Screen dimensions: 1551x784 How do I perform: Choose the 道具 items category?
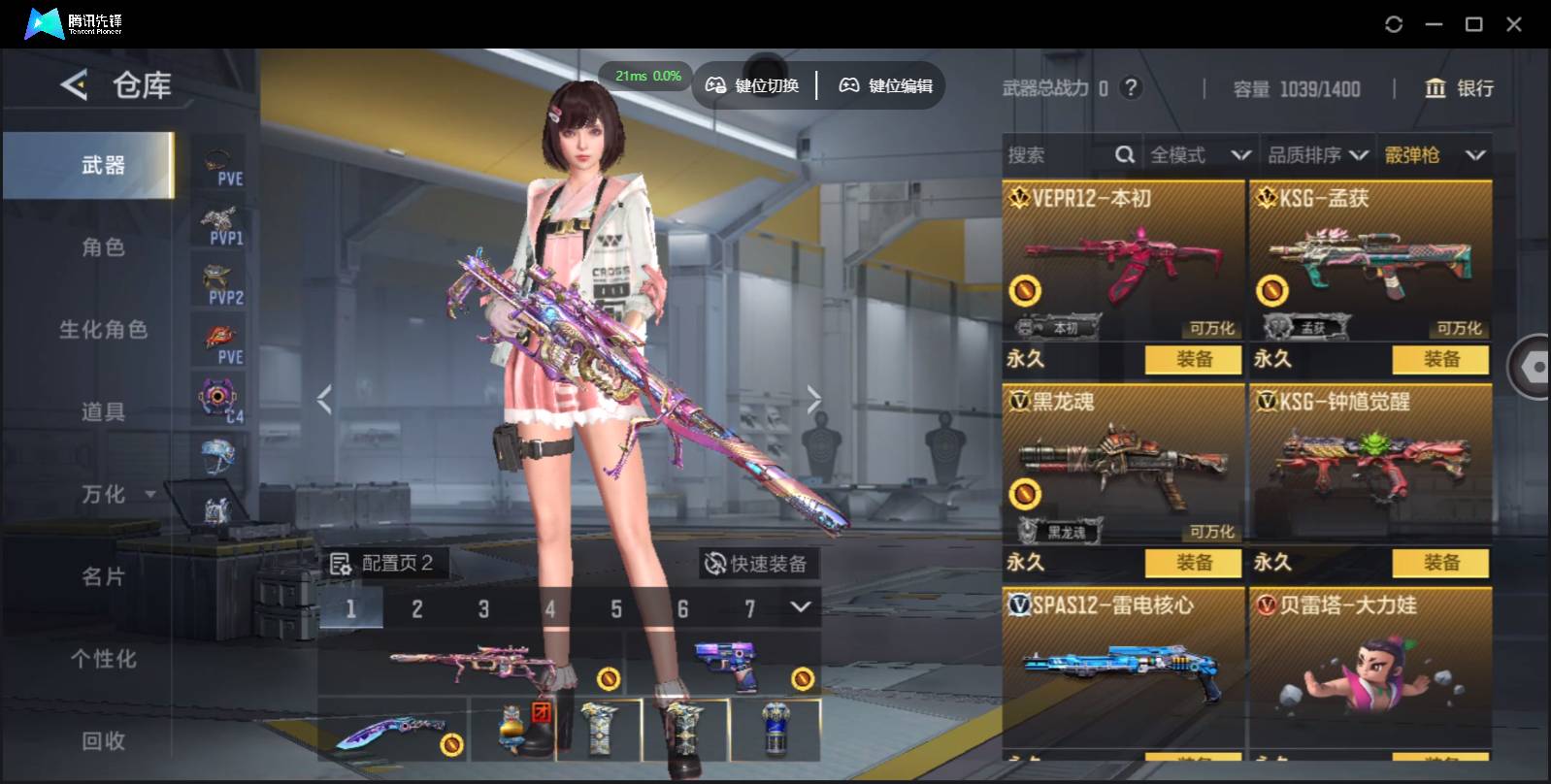coord(102,412)
